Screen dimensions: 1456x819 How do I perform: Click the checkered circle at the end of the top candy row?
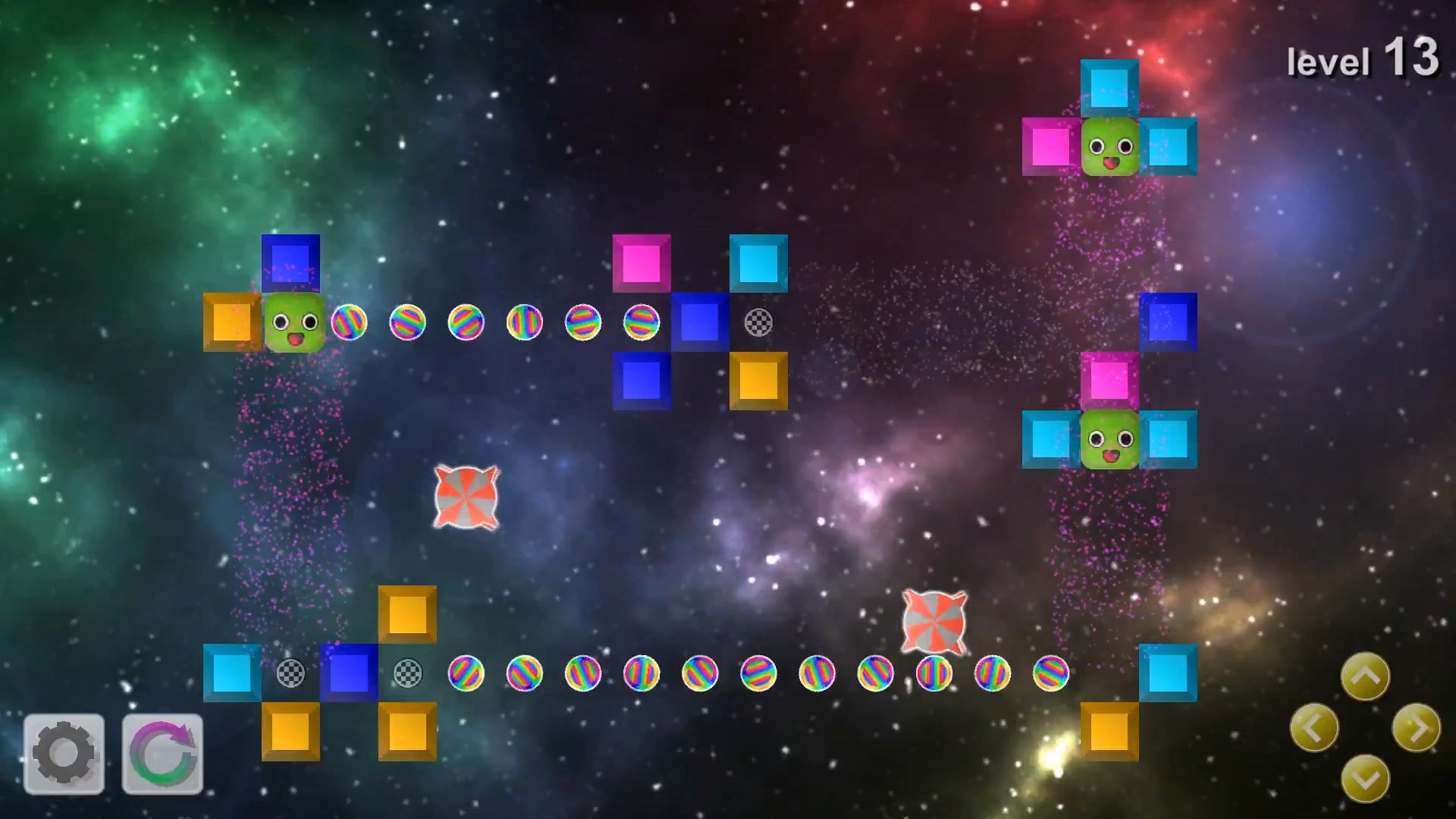click(758, 322)
